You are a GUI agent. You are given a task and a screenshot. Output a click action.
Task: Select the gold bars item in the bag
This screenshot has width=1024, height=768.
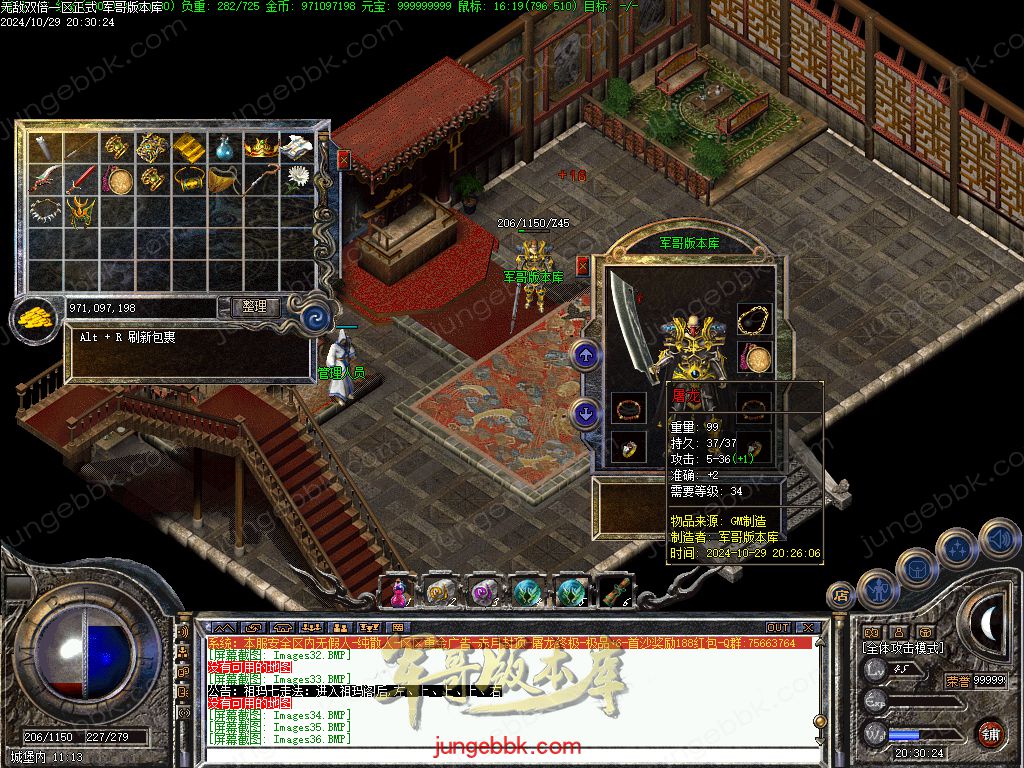(x=188, y=148)
